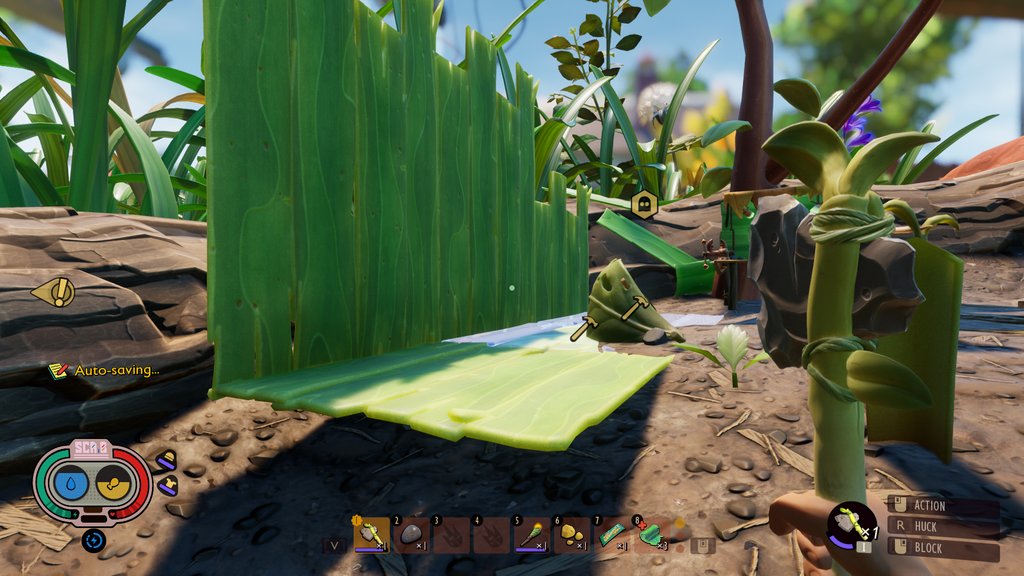This screenshot has width=1024, height=576.
Task: Select the grey pebble hotbar slot
Action: [x=411, y=534]
